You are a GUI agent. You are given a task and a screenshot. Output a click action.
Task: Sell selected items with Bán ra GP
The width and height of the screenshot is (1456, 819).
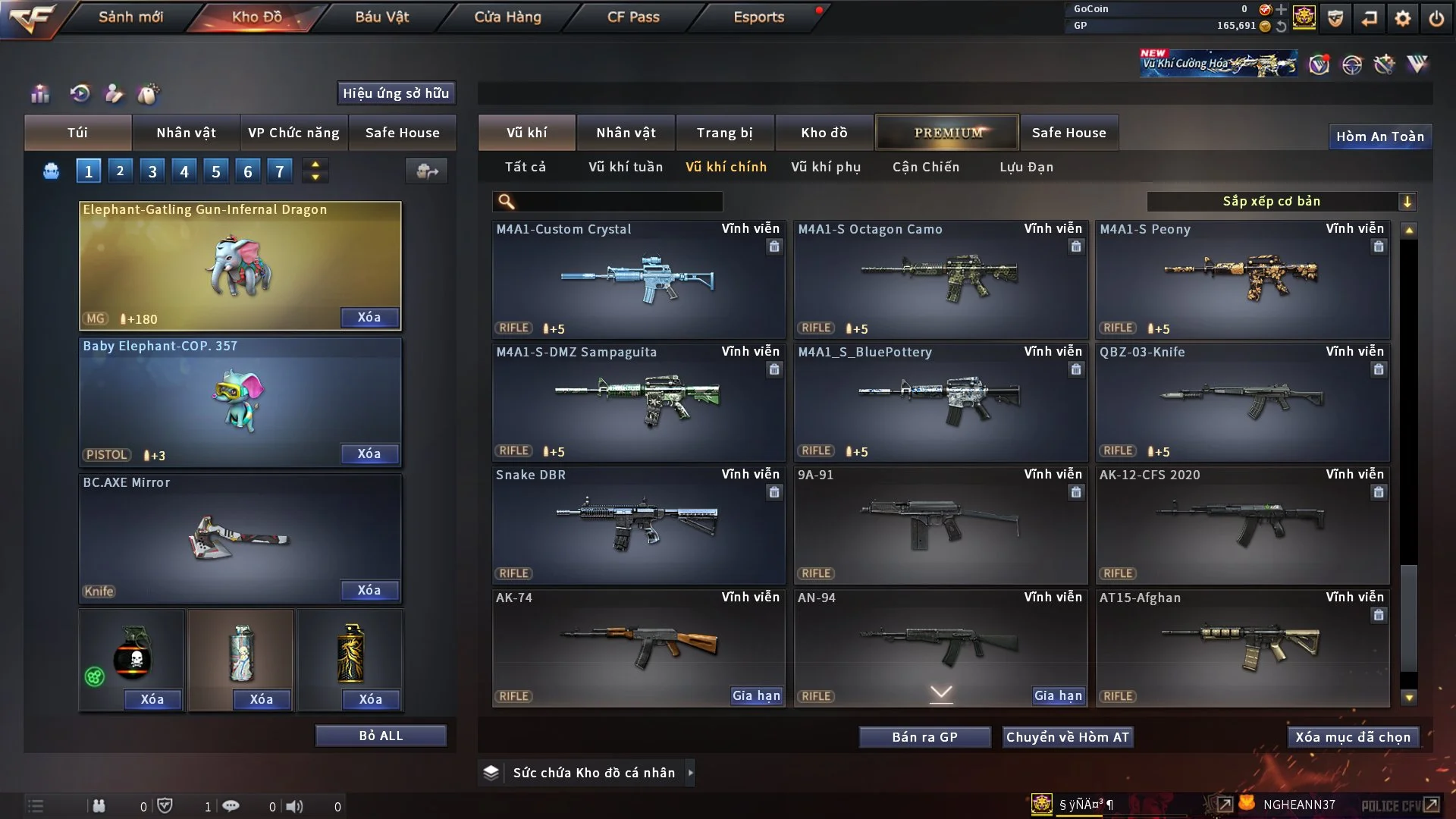(x=924, y=737)
